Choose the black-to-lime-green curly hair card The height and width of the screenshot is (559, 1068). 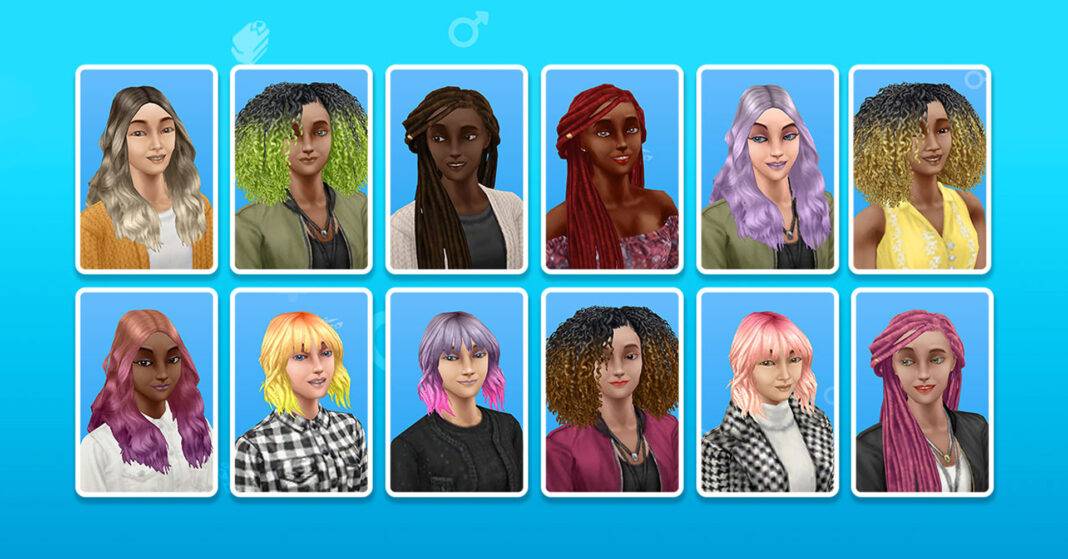[301, 169]
